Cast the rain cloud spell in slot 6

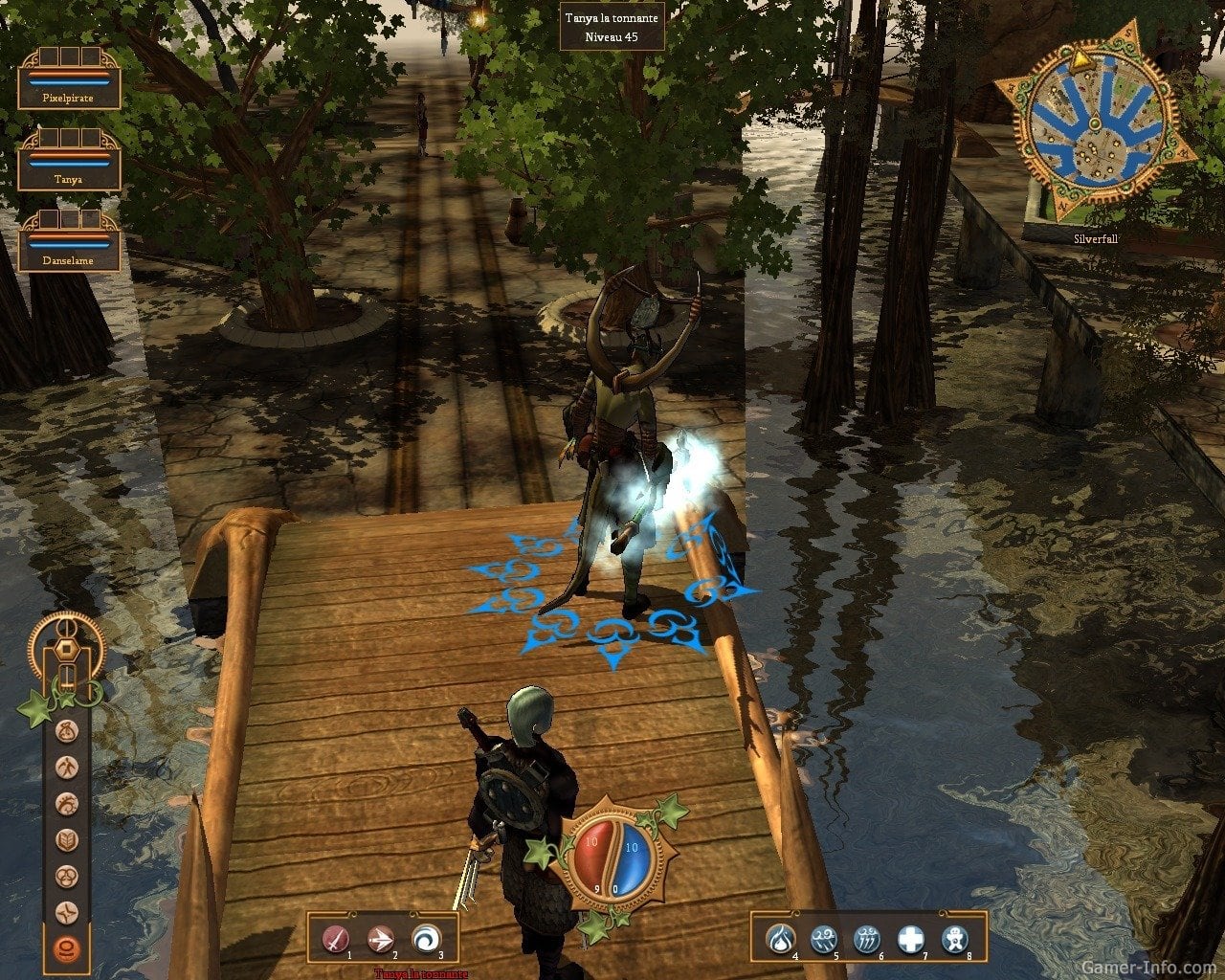point(867,940)
